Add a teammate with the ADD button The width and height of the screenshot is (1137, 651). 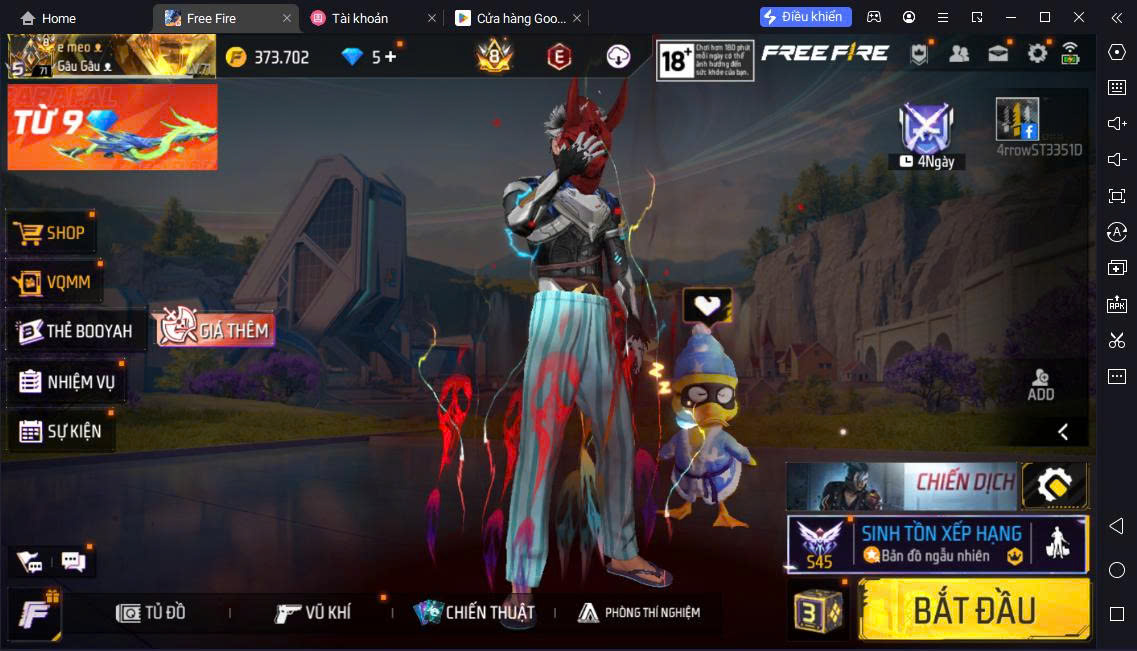click(x=1040, y=384)
